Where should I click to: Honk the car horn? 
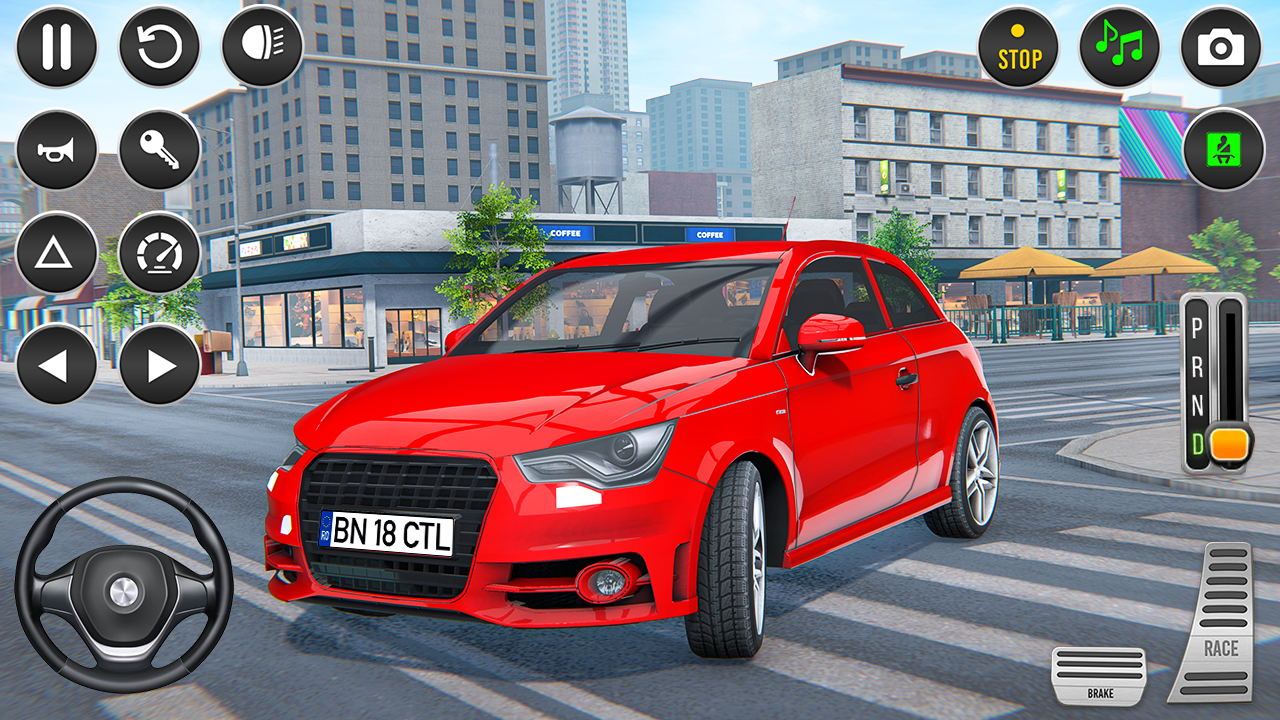[55, 148]
